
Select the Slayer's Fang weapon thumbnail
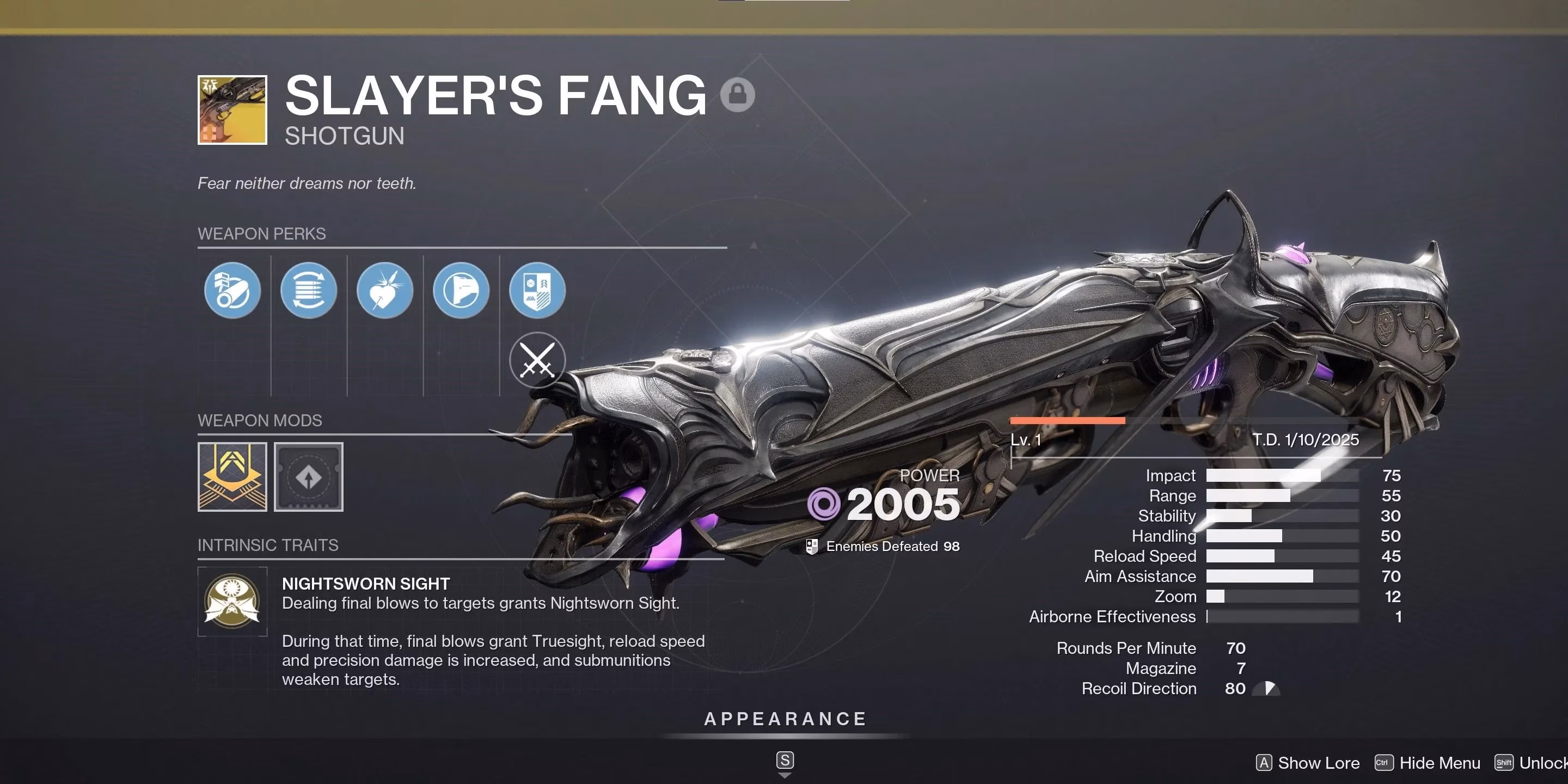click(x=232, y=109)
